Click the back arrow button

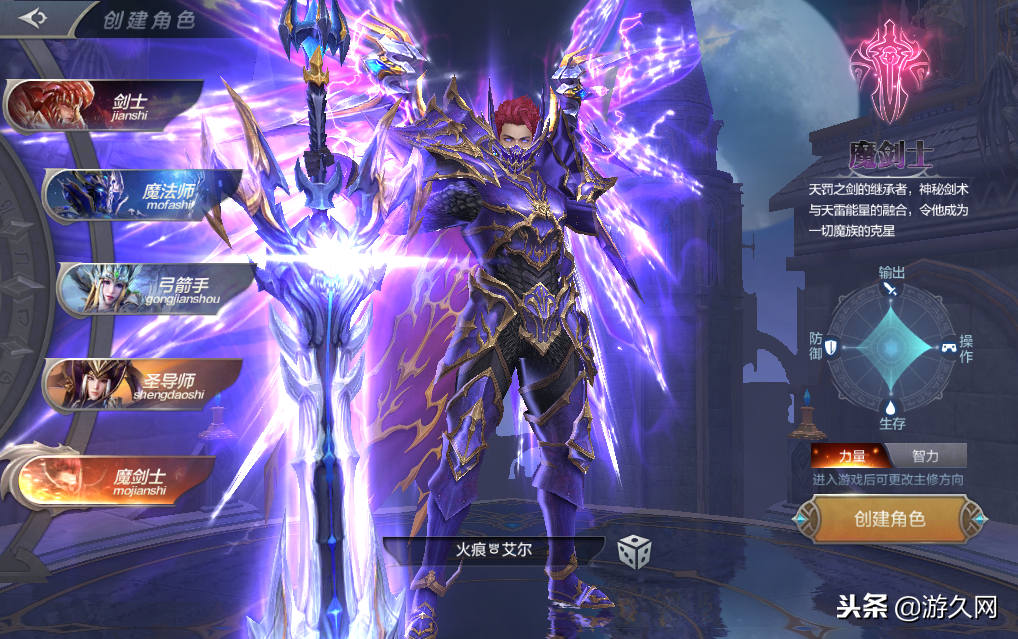pyautogui.click(x=33, y=19)
